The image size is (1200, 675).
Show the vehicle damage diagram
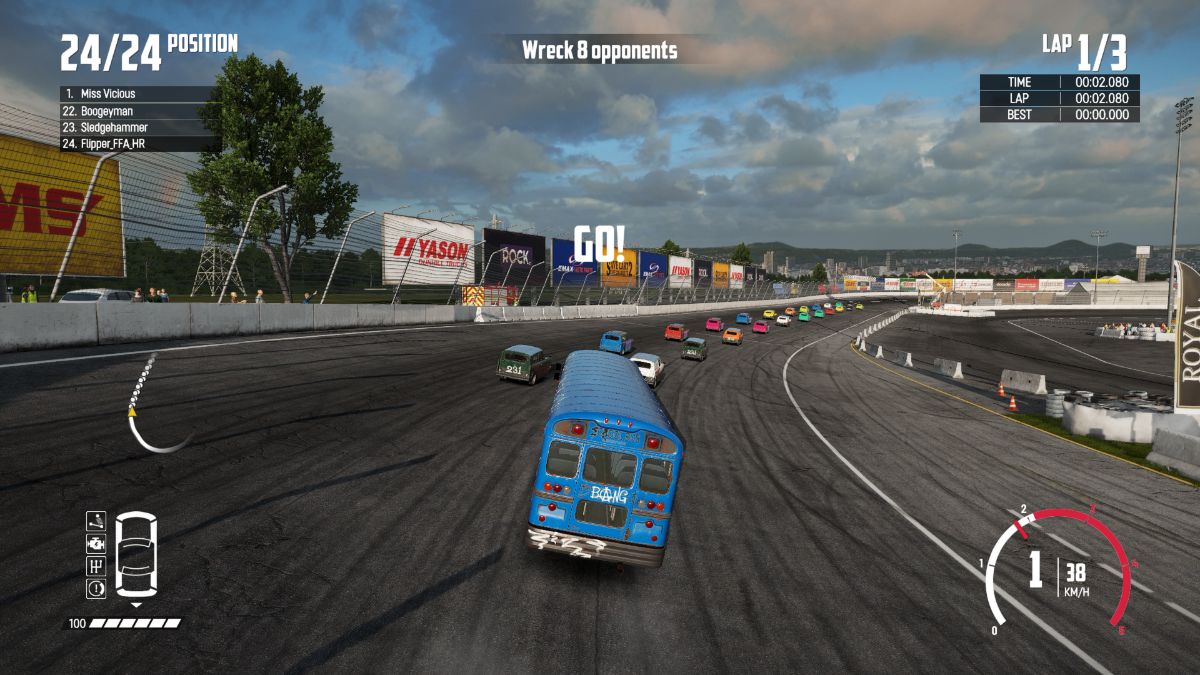point(136,555)
